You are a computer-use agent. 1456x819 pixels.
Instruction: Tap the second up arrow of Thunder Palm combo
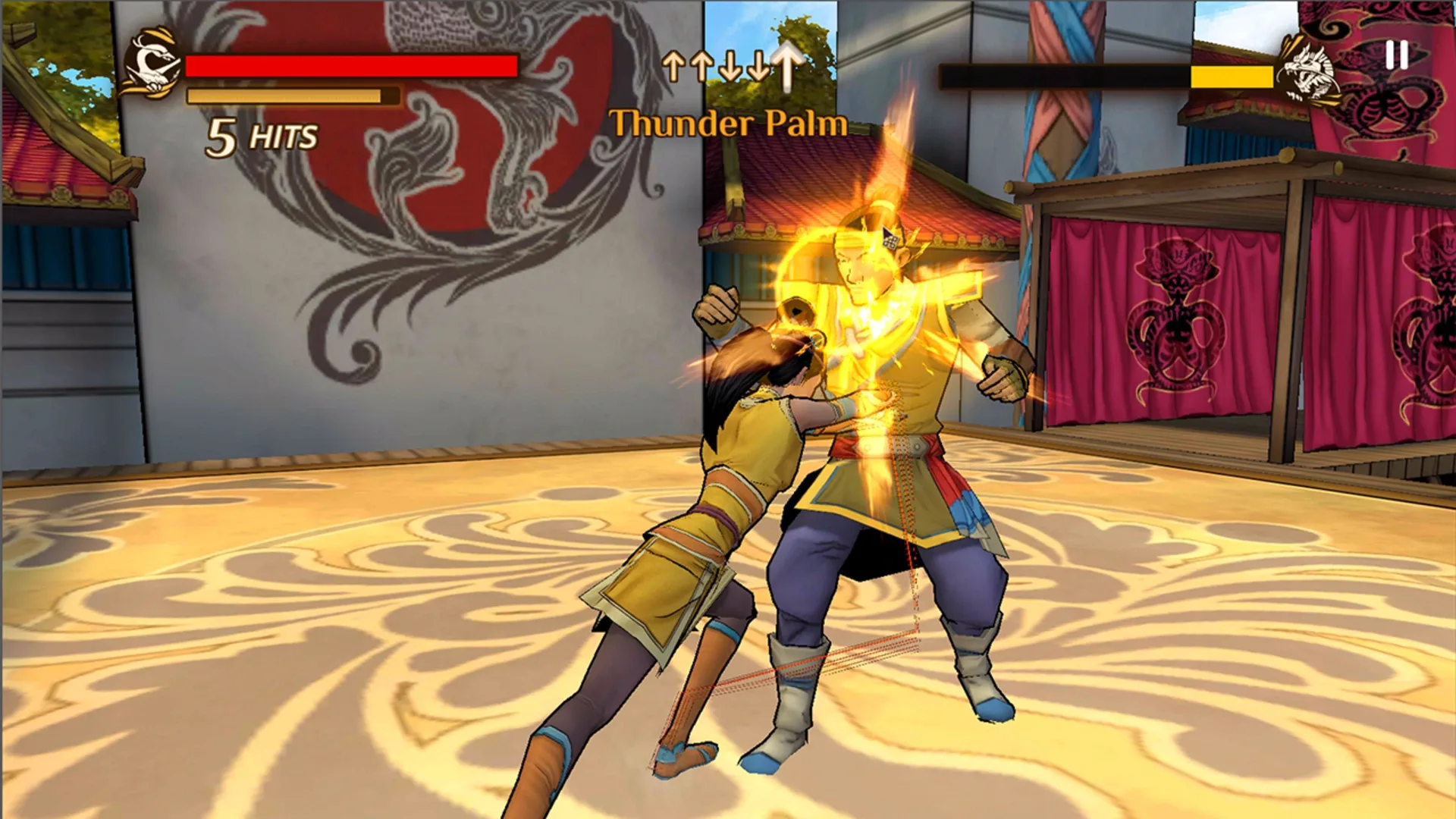(703, 67)
